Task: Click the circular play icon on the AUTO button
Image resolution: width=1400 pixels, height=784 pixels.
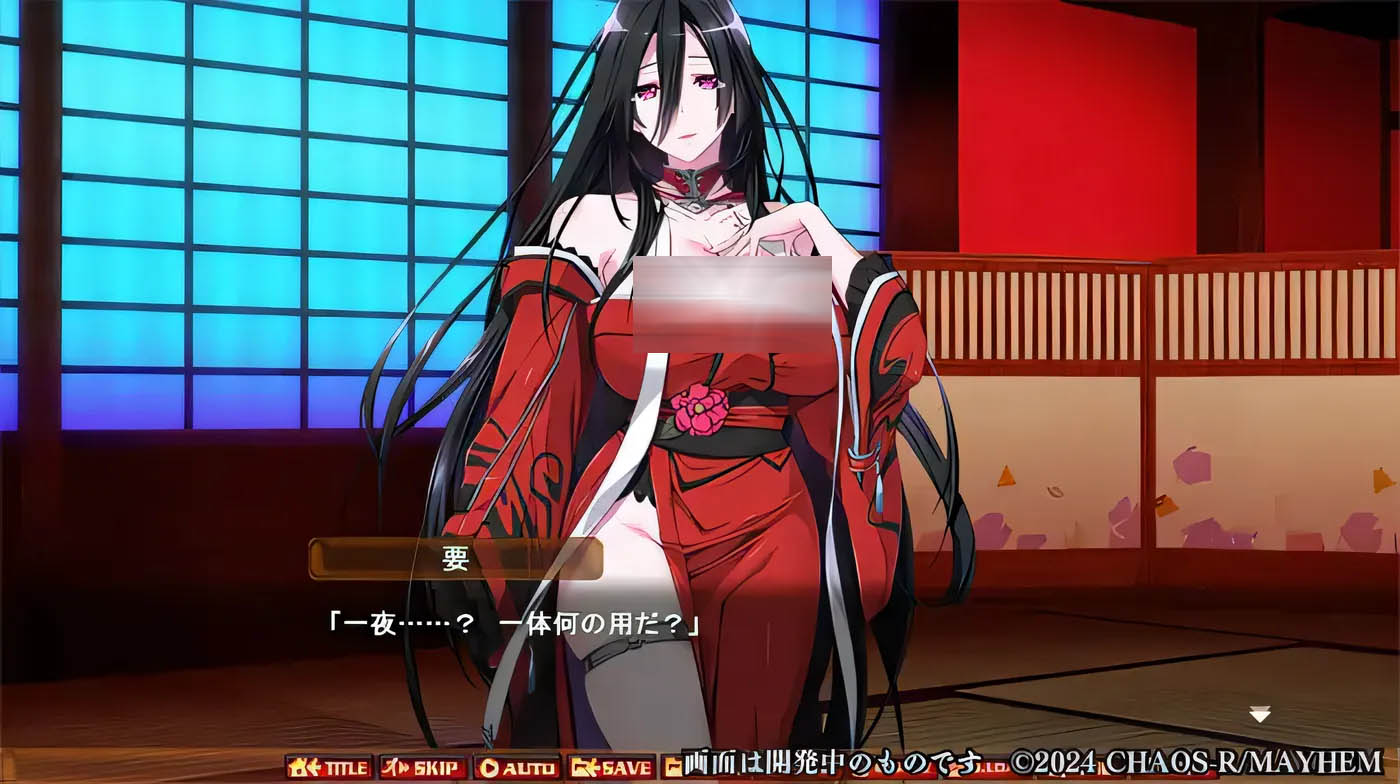Action: coord(491,768)
